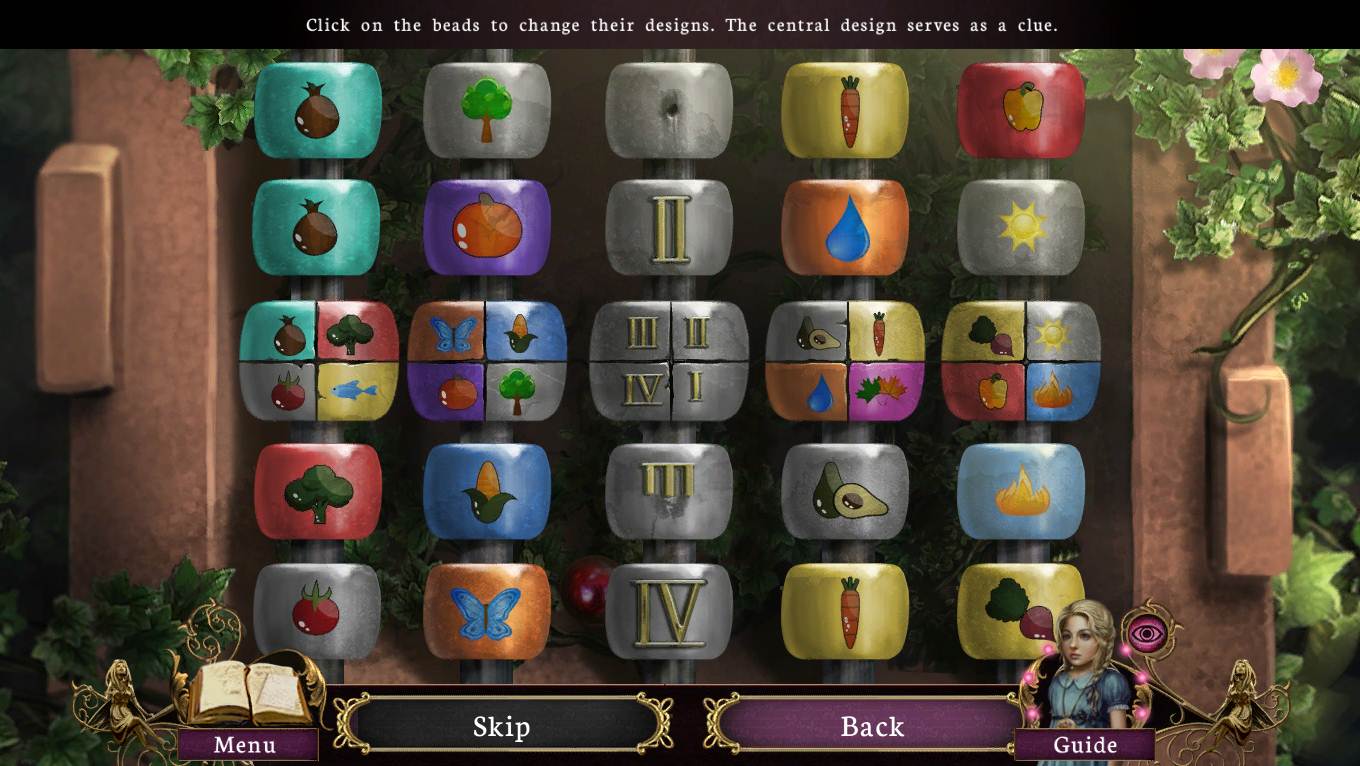
Task: Change the blue fire bead
Action: (x=1021, y=492)
